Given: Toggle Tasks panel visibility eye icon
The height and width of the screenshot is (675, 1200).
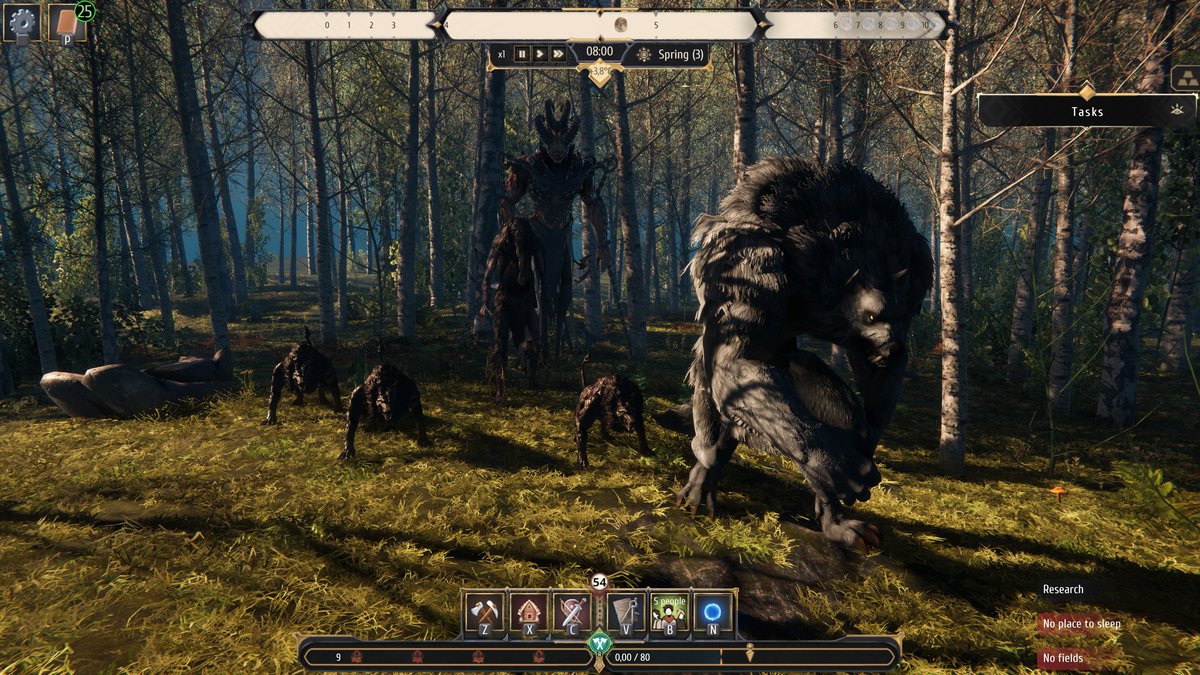Looking at the screenshot, I should click(x=1176, y=111).
